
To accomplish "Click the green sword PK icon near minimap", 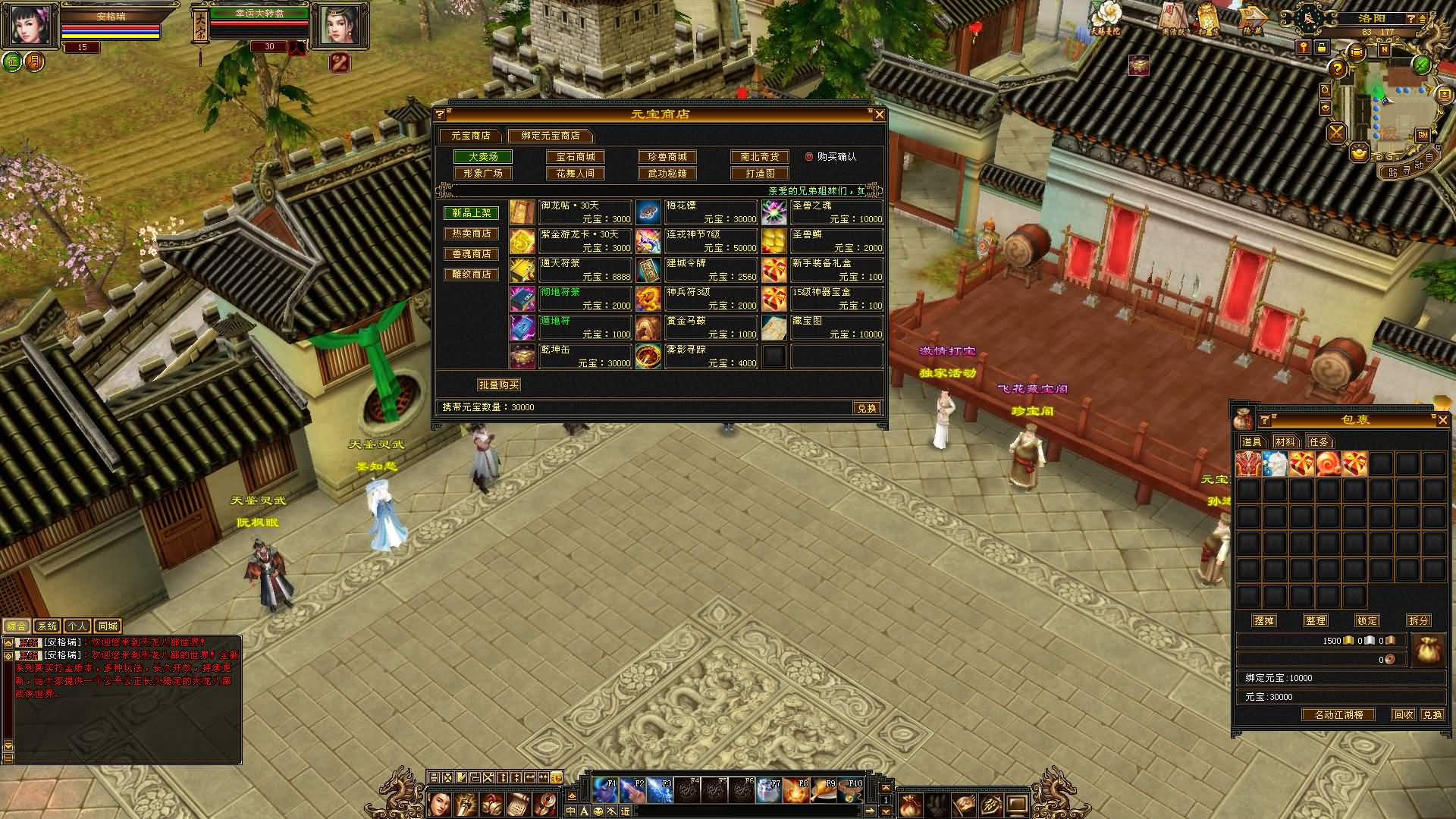I will click(x=1421, y=65).
